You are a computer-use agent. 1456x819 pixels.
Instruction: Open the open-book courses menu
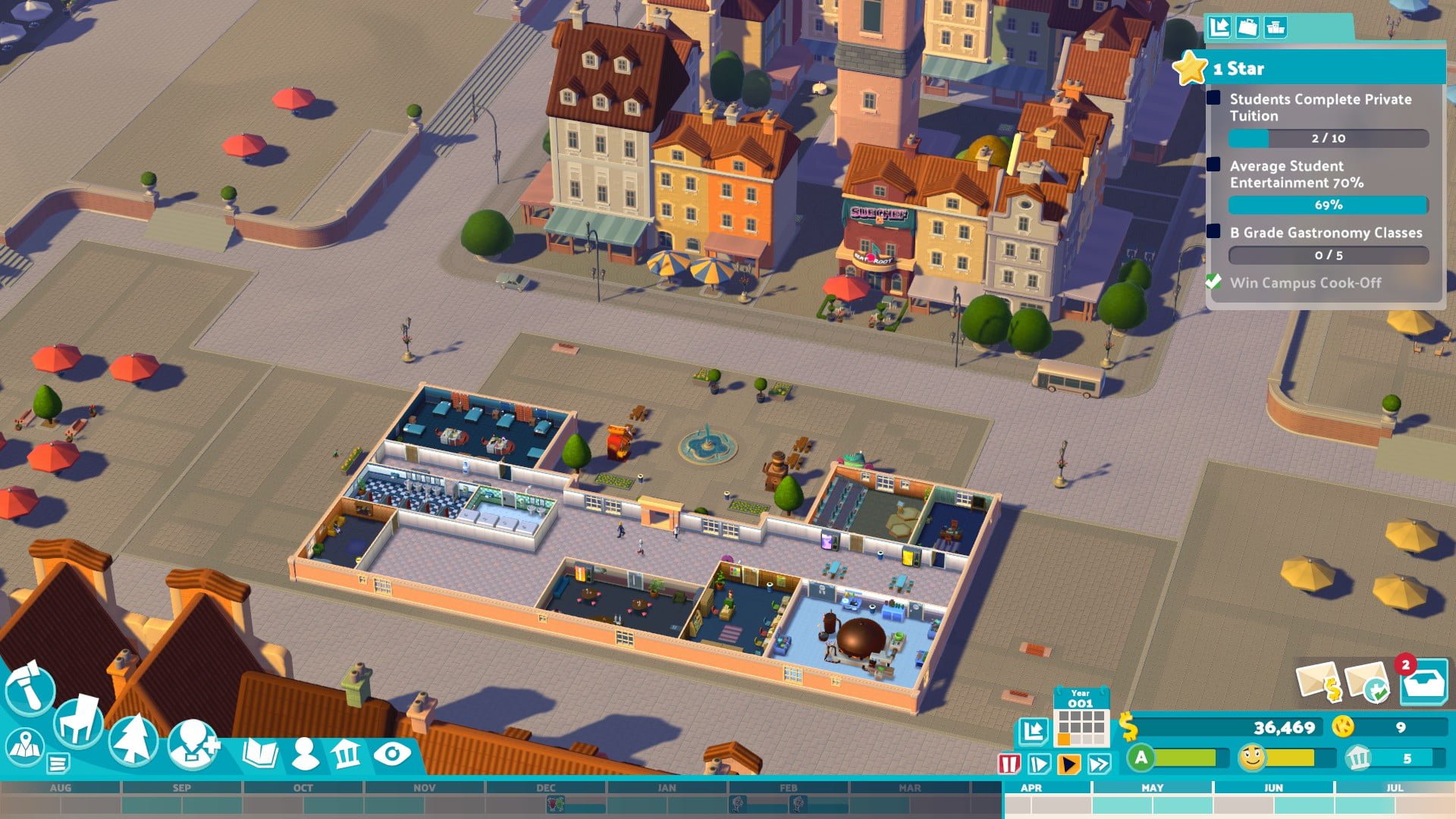(260, 753)
